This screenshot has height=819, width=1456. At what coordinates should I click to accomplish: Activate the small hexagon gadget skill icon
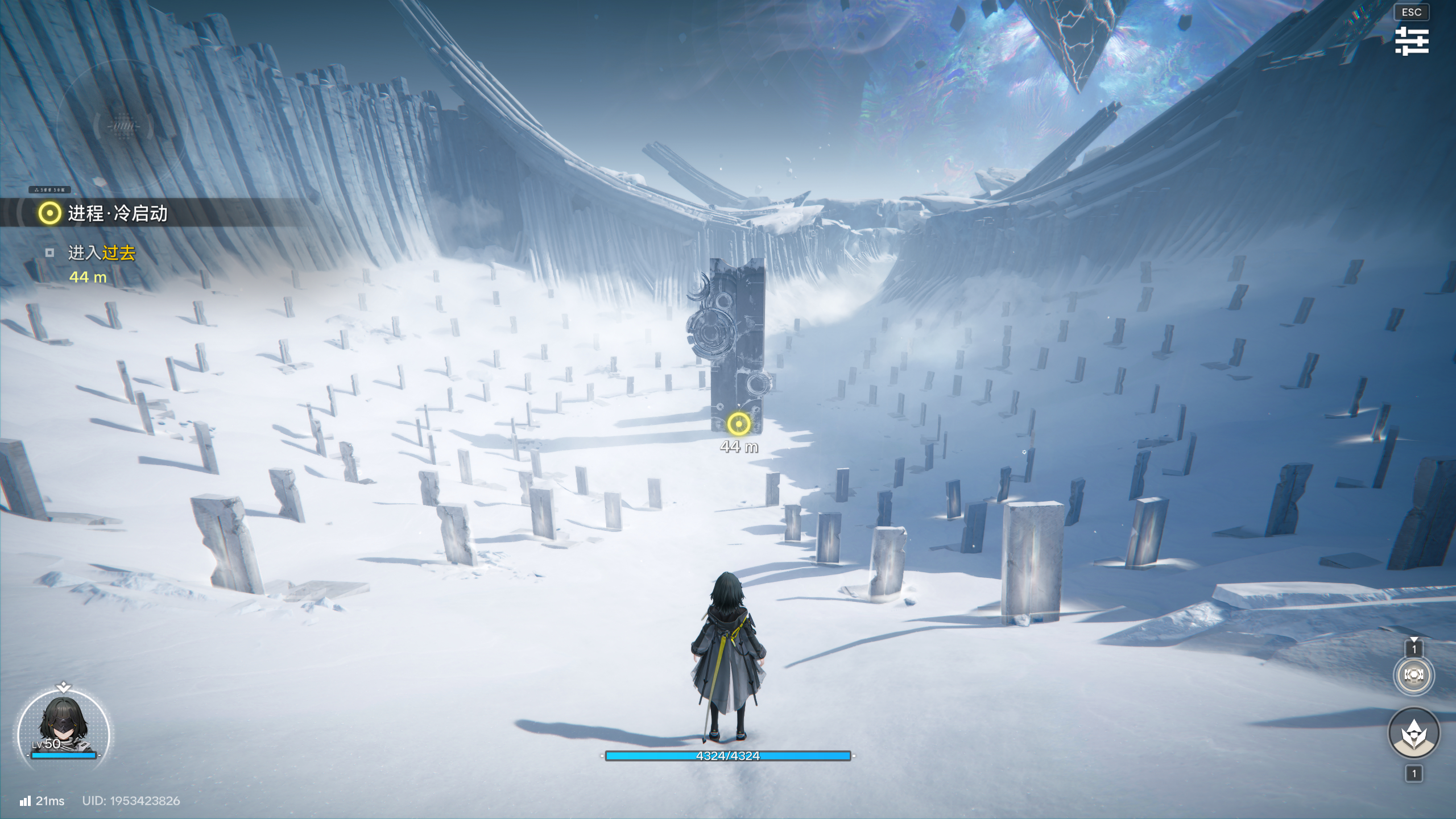click(x=1413, y=675)
